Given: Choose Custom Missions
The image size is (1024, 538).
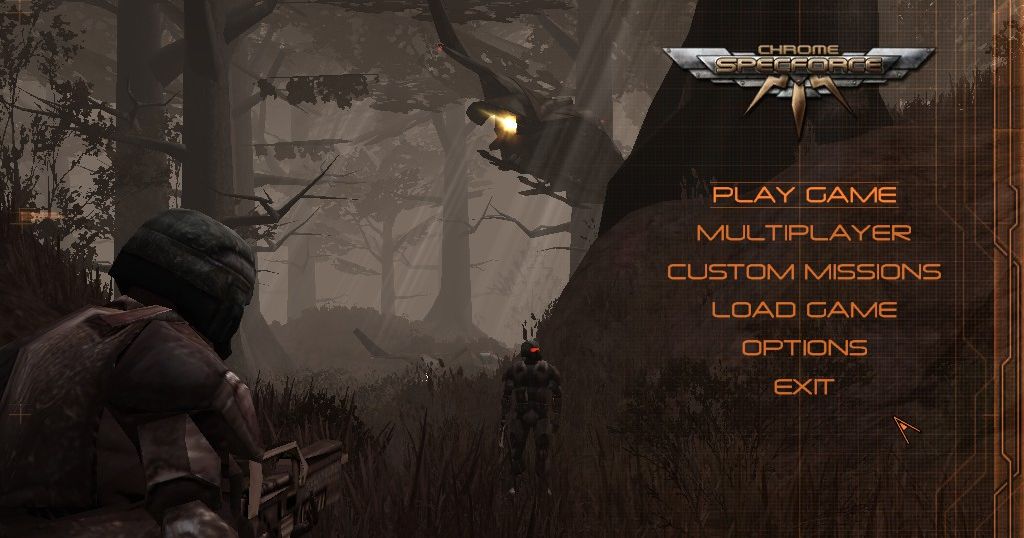Looking at the screenshot, I should pos(804,271).
